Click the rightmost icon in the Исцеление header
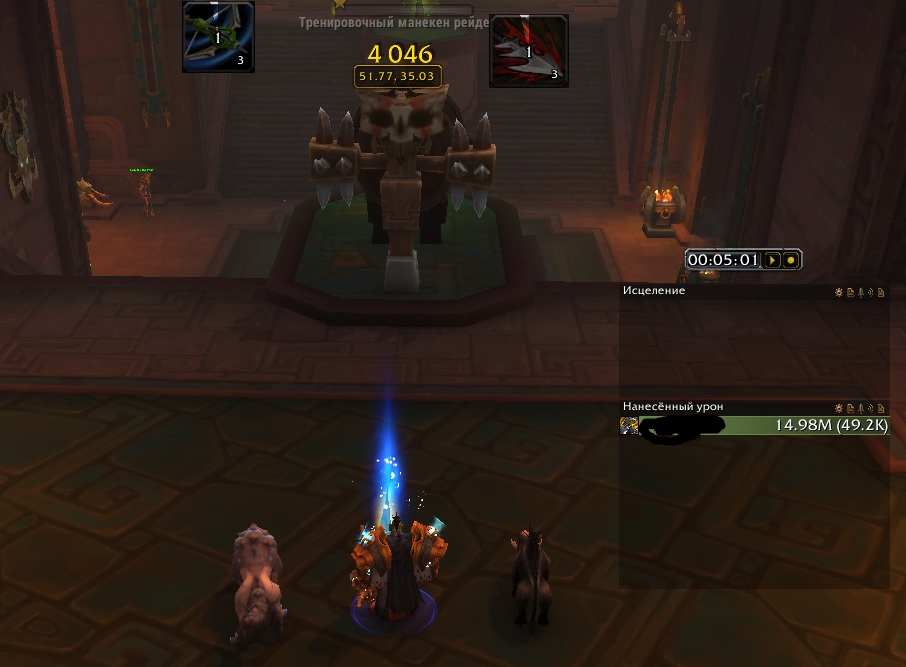This screenshot has height=667, width=906. (883, 292)
